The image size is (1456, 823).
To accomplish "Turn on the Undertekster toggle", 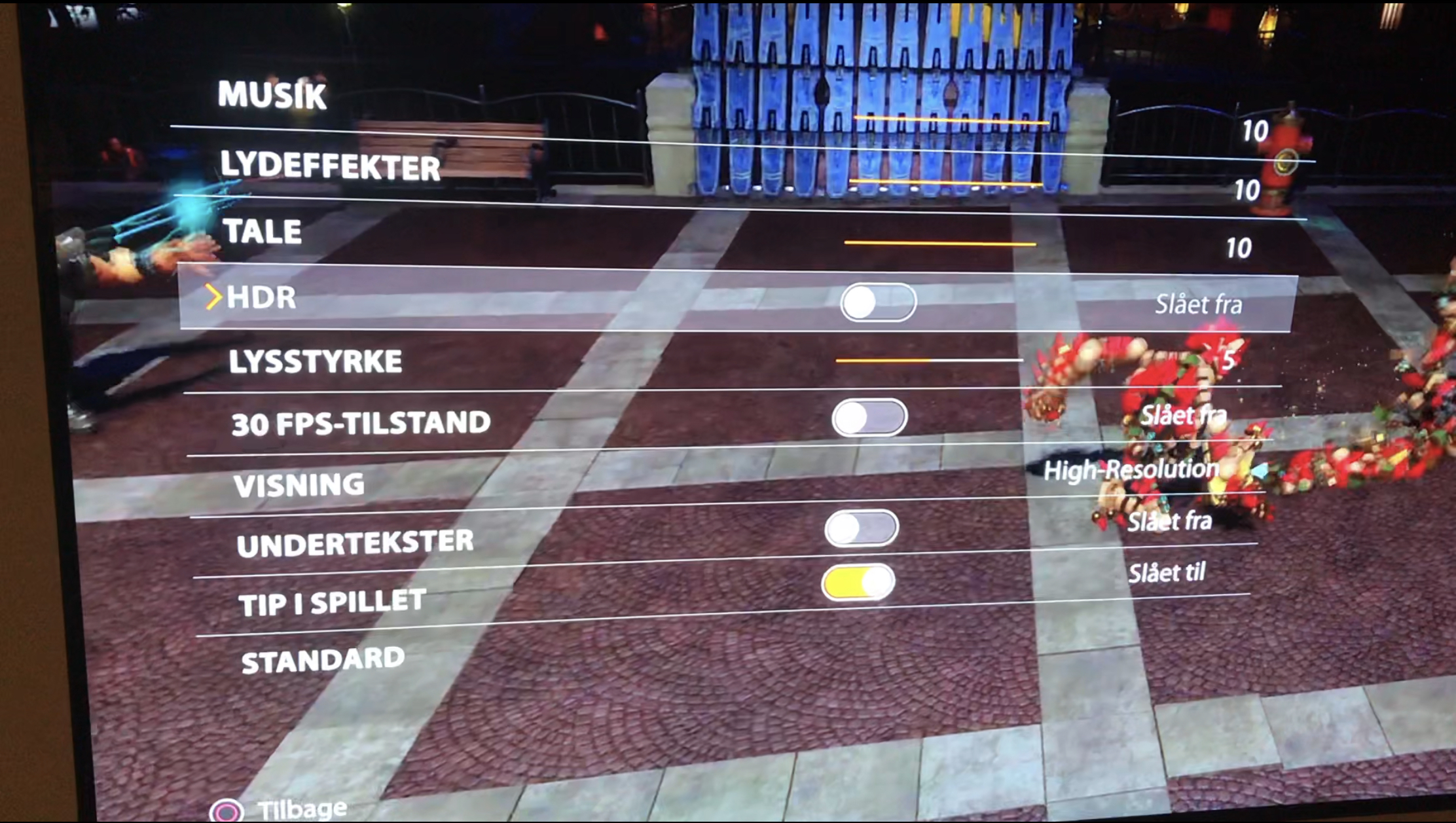I will [862, 528].
